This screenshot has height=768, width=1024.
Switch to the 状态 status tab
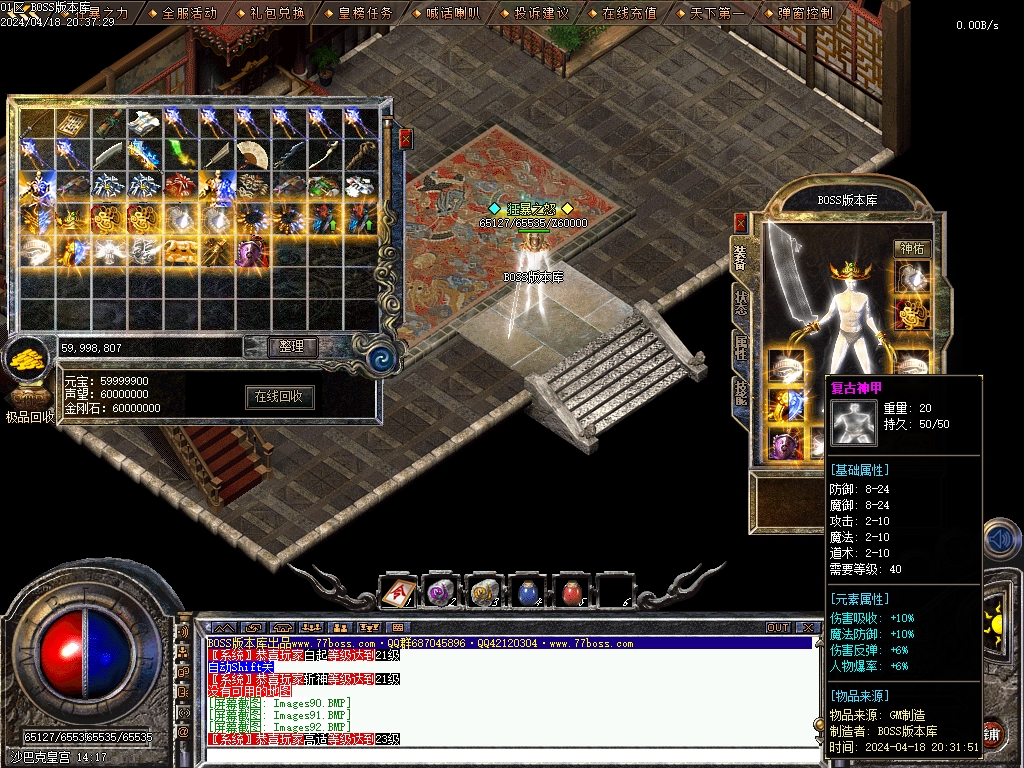[741, 303]
